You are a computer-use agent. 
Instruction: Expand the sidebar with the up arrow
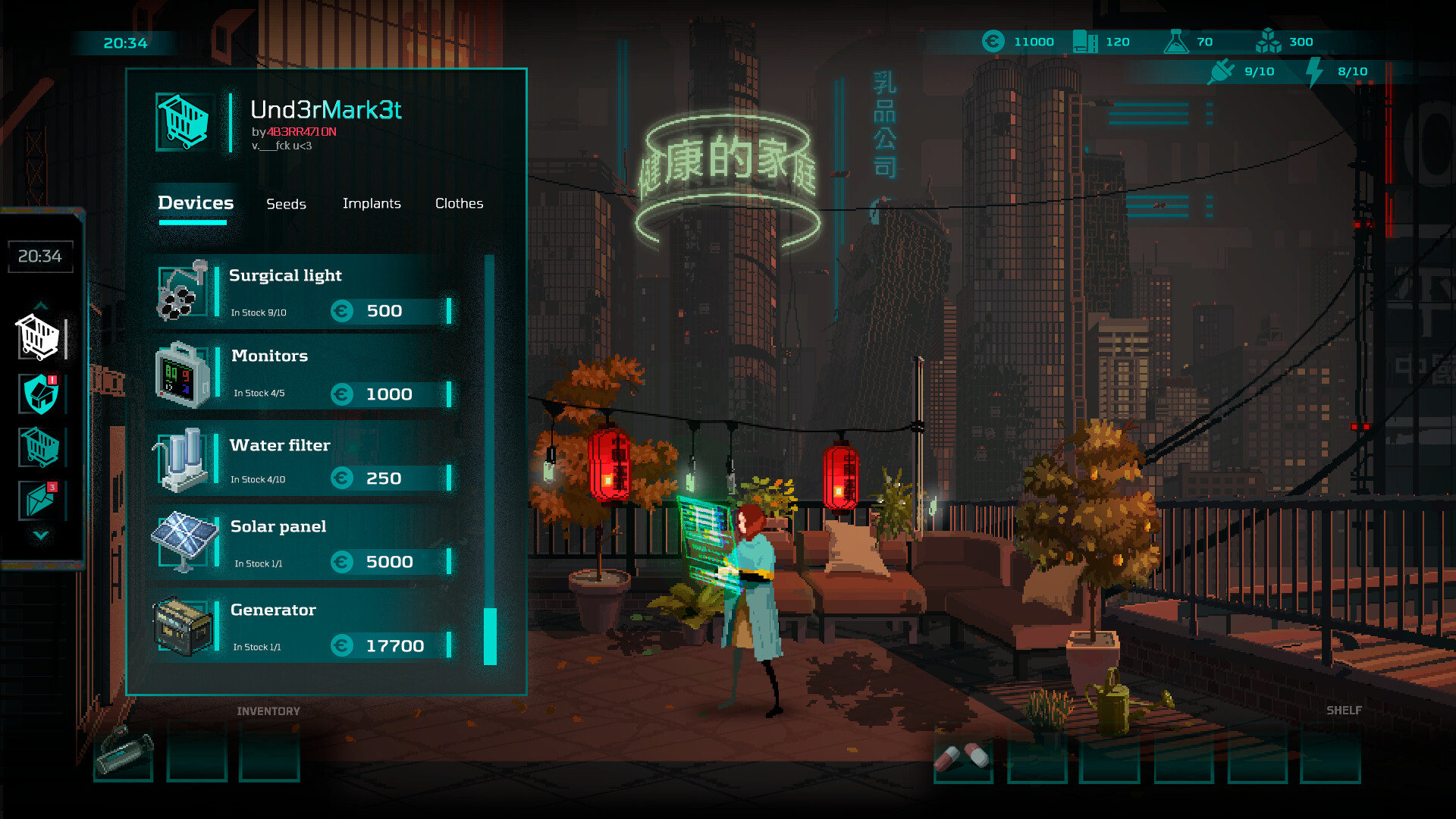40,306
